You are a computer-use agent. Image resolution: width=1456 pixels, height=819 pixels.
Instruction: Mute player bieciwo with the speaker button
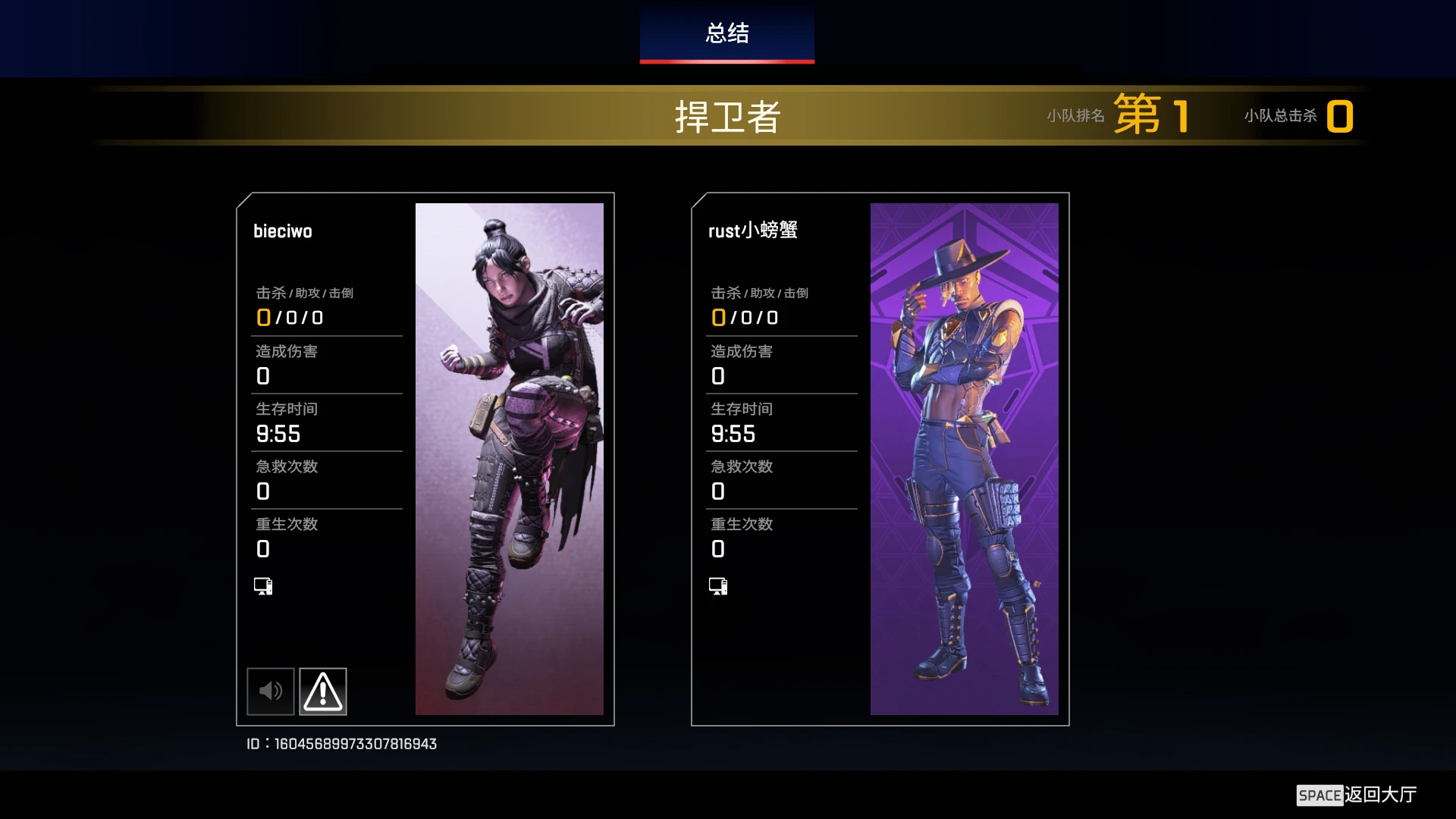271,691
